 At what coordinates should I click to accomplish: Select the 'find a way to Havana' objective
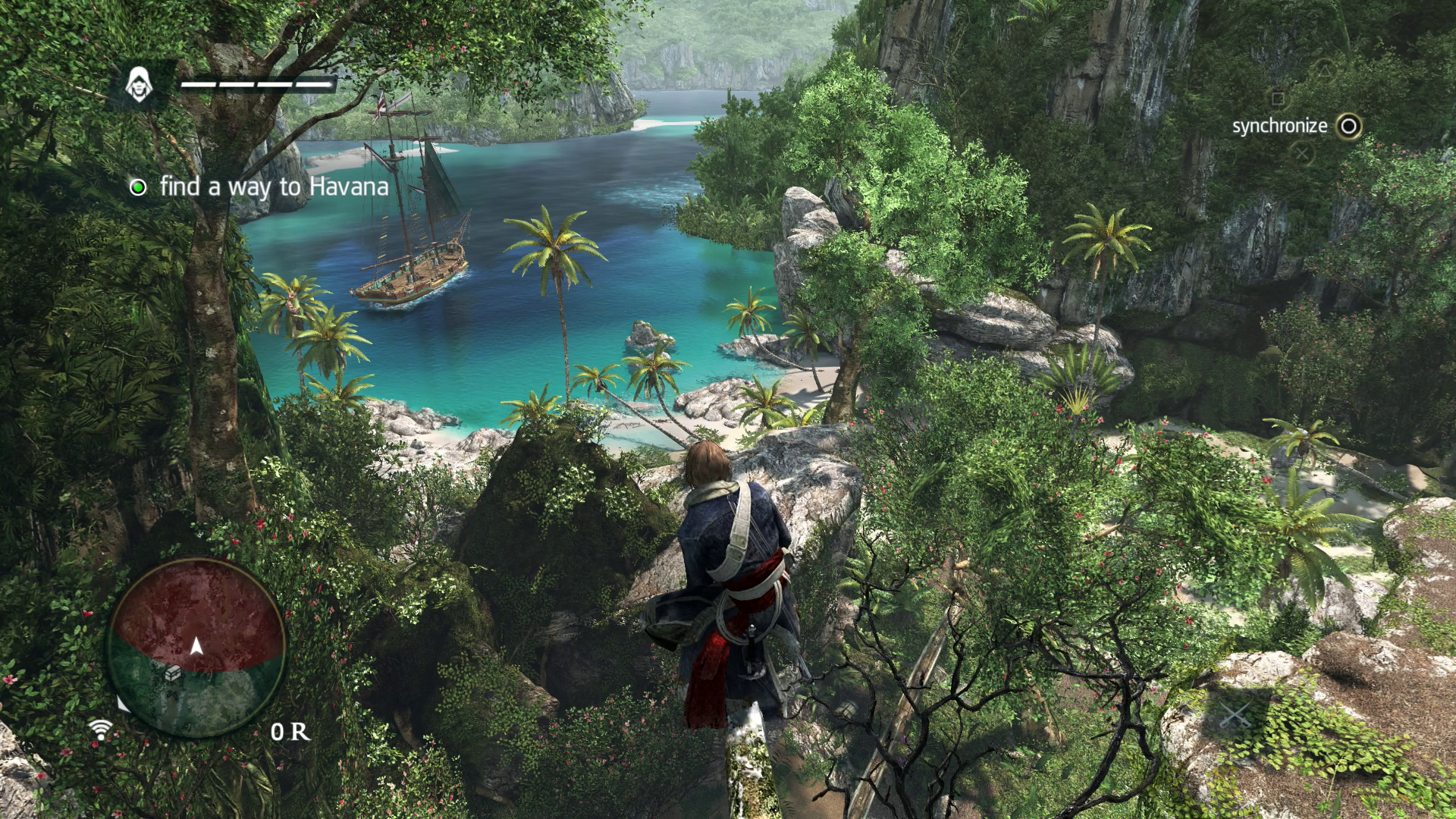pyautogui.click(x=273, y=187)
